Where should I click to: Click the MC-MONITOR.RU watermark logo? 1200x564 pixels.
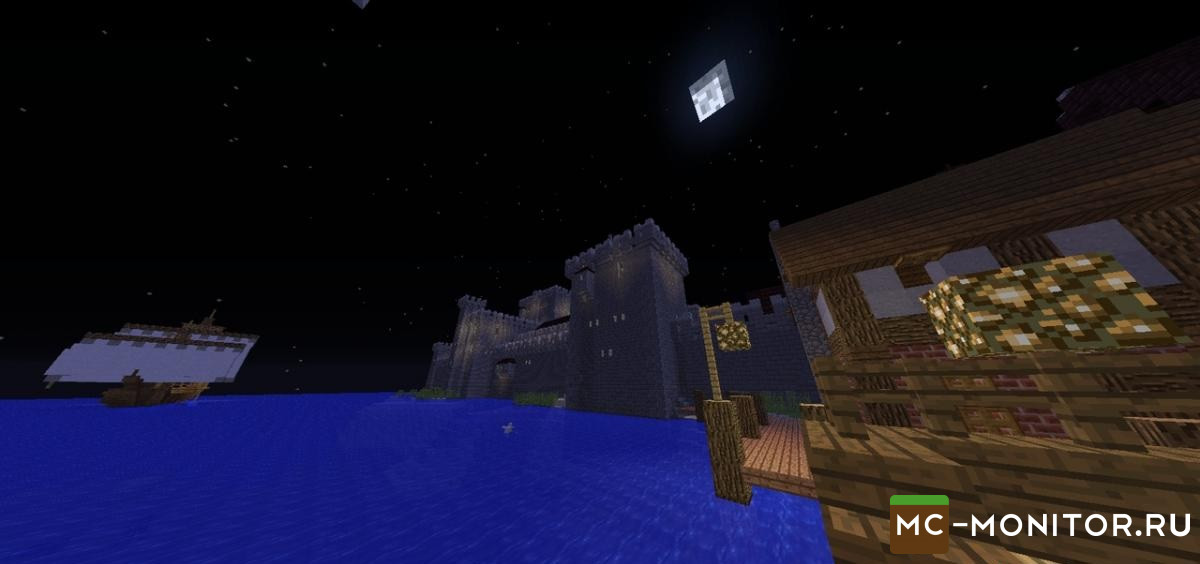1040,524
